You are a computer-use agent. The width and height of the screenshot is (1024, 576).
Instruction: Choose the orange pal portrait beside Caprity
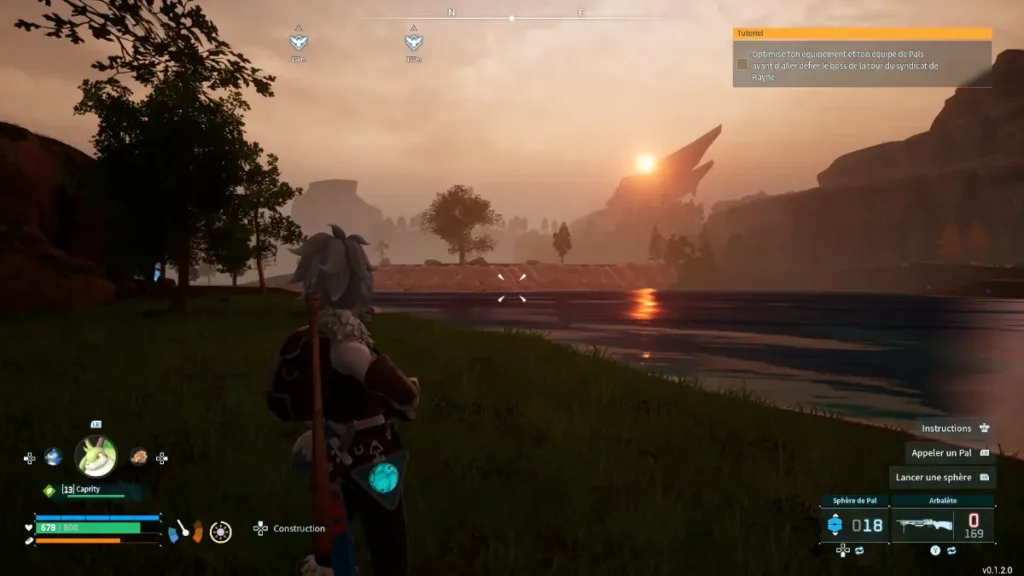pyautogui.click(x=139, y=457)
